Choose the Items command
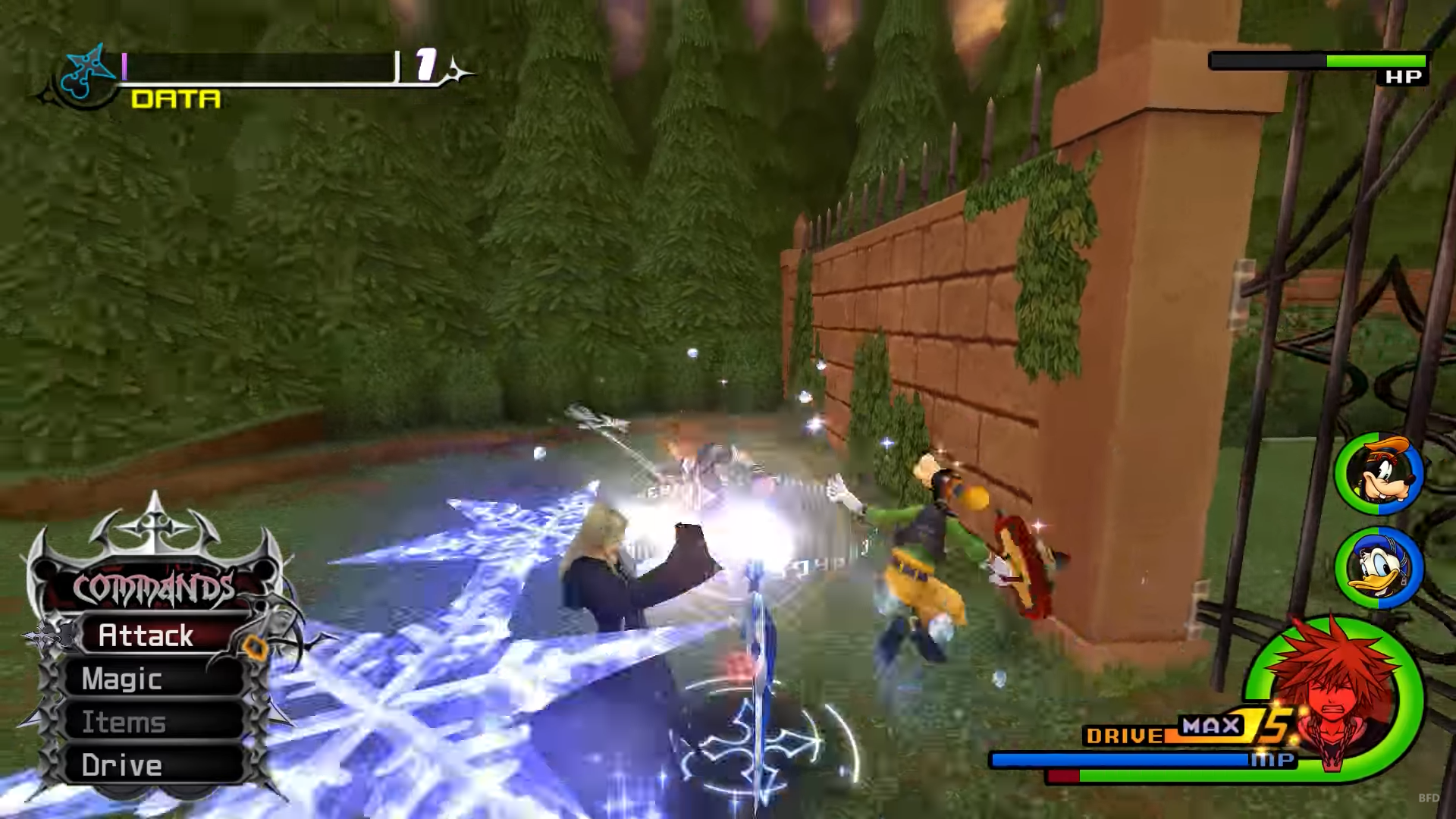 click(124, 722)
